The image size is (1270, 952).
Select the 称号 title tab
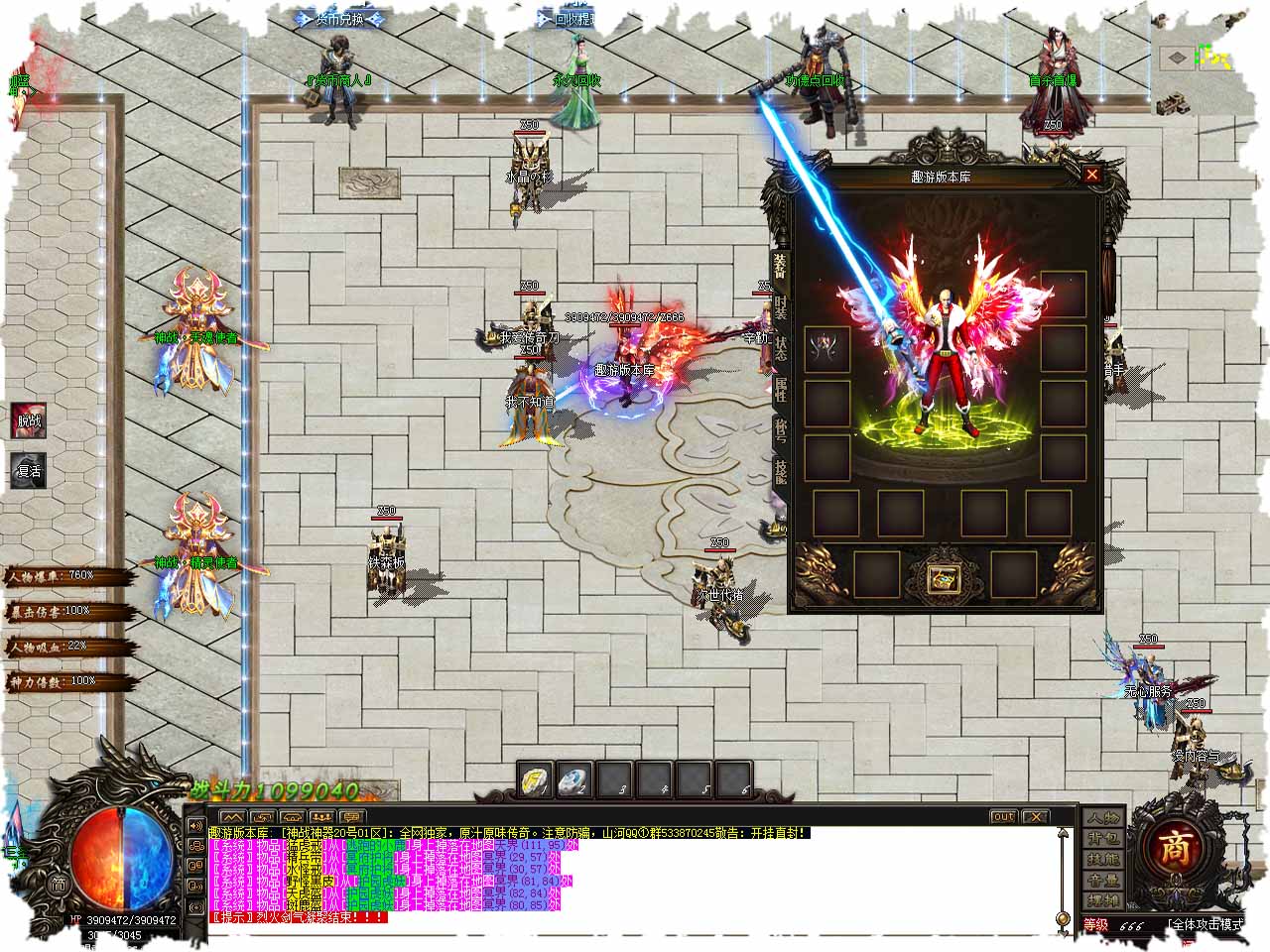781,431
